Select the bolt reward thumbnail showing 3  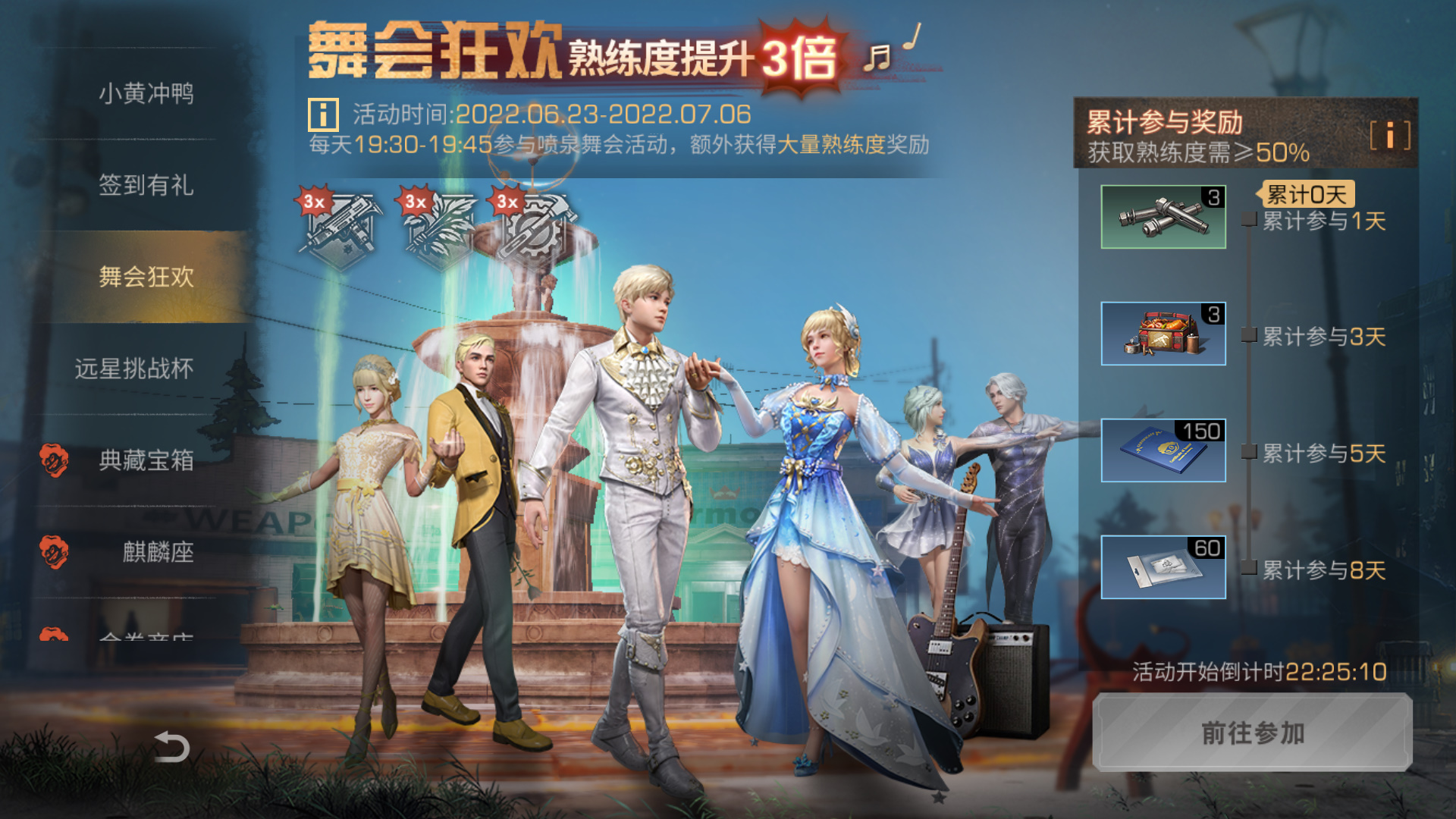point(1162,216)
